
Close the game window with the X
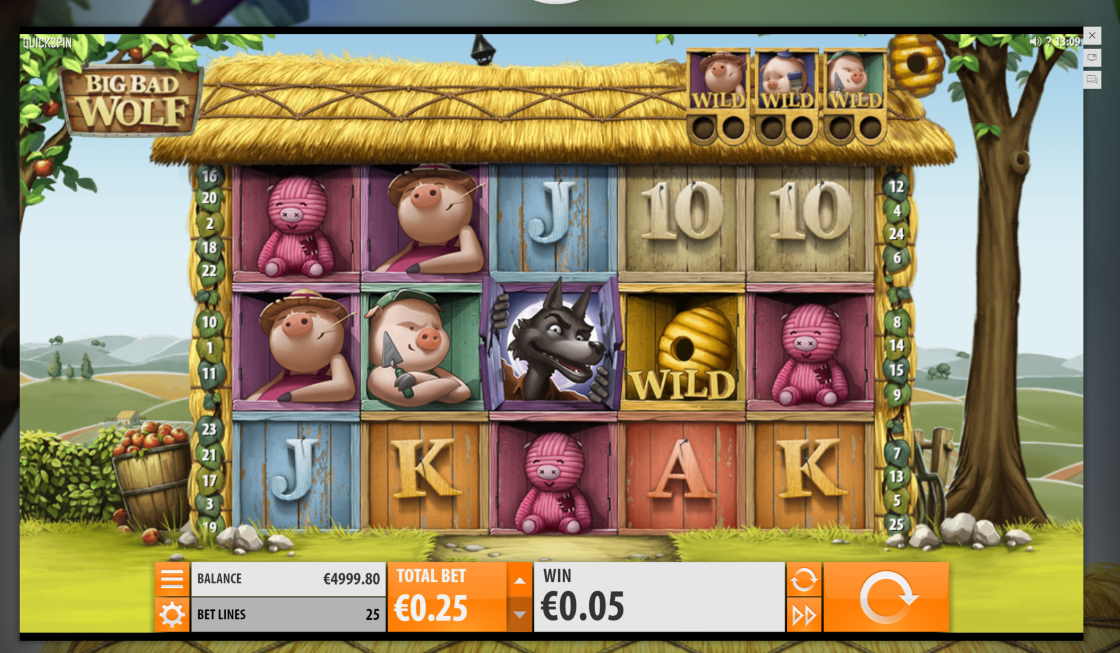[x=1091, y=35]
